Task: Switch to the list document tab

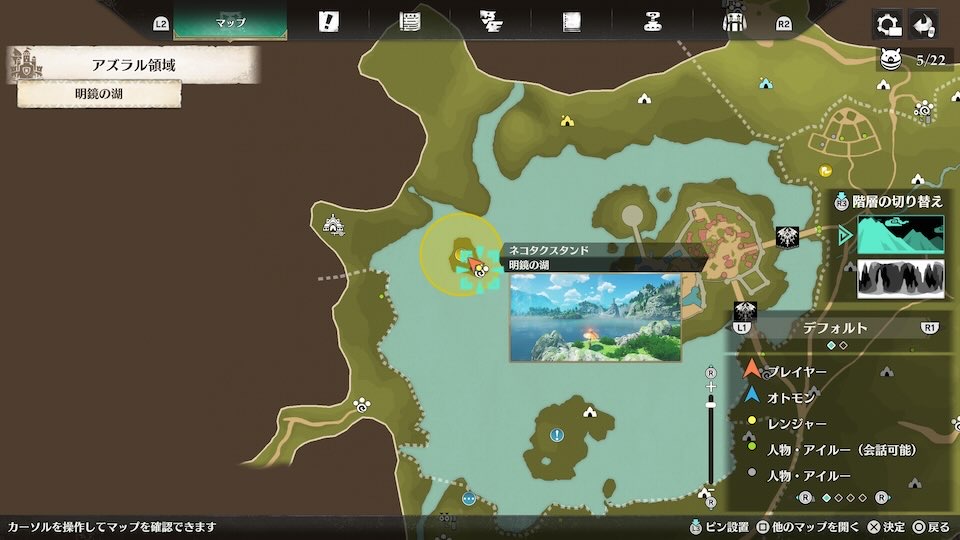Action: [x=409, y=21]
